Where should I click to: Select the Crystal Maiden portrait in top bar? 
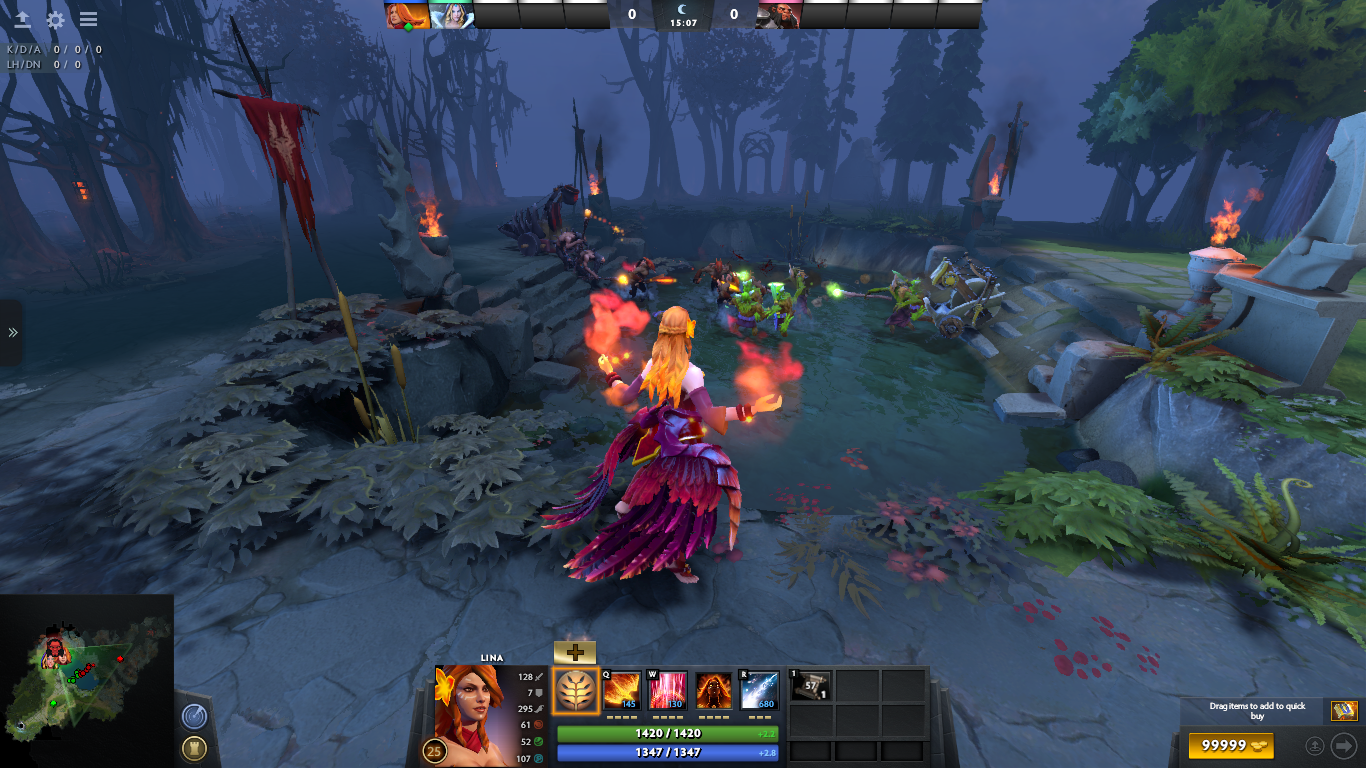pos(452,15)
